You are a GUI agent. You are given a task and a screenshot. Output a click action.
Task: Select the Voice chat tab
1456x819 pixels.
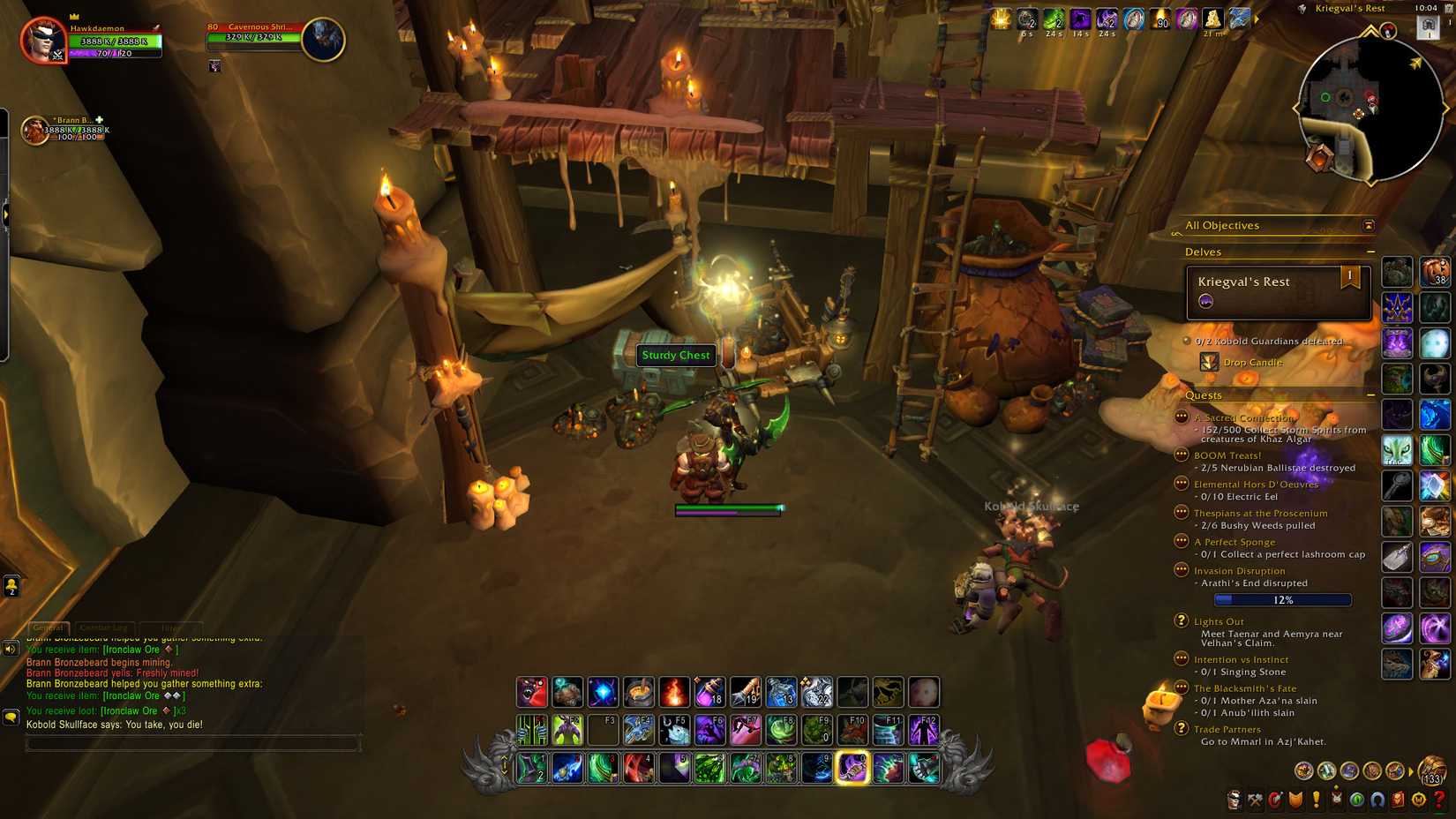[172, 627]
